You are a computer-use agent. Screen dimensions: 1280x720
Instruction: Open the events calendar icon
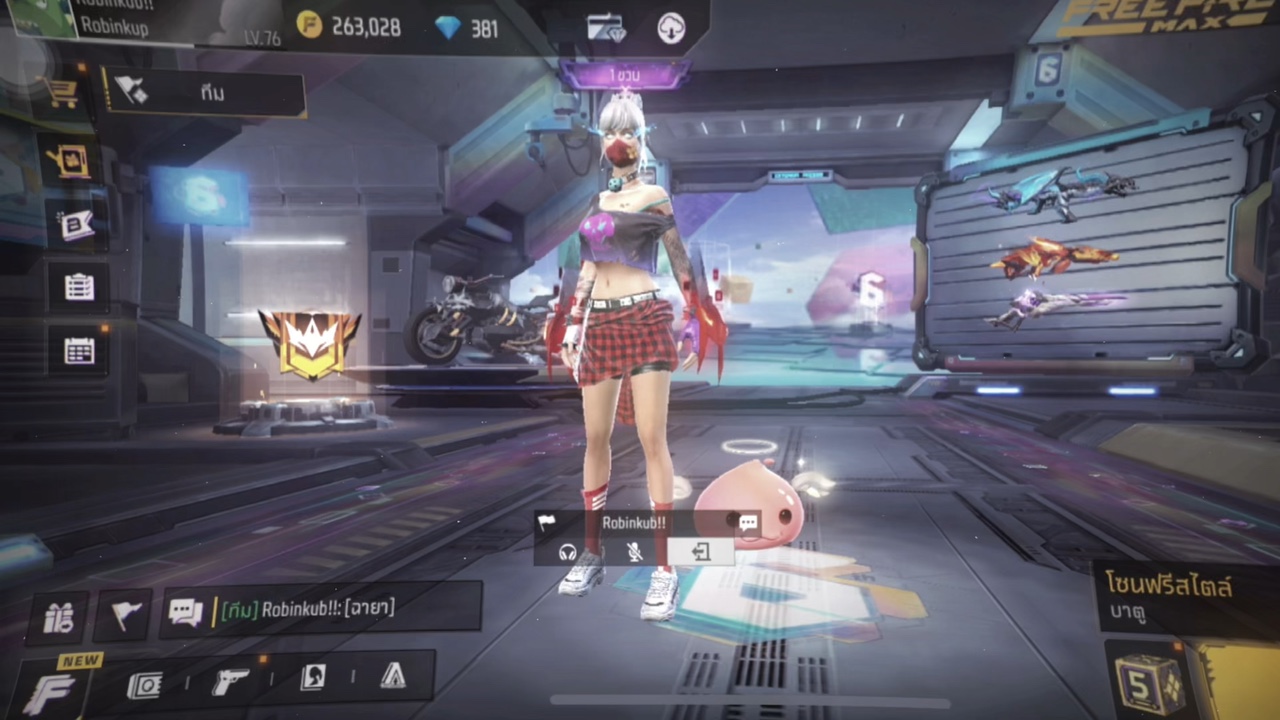click(78, 350)
